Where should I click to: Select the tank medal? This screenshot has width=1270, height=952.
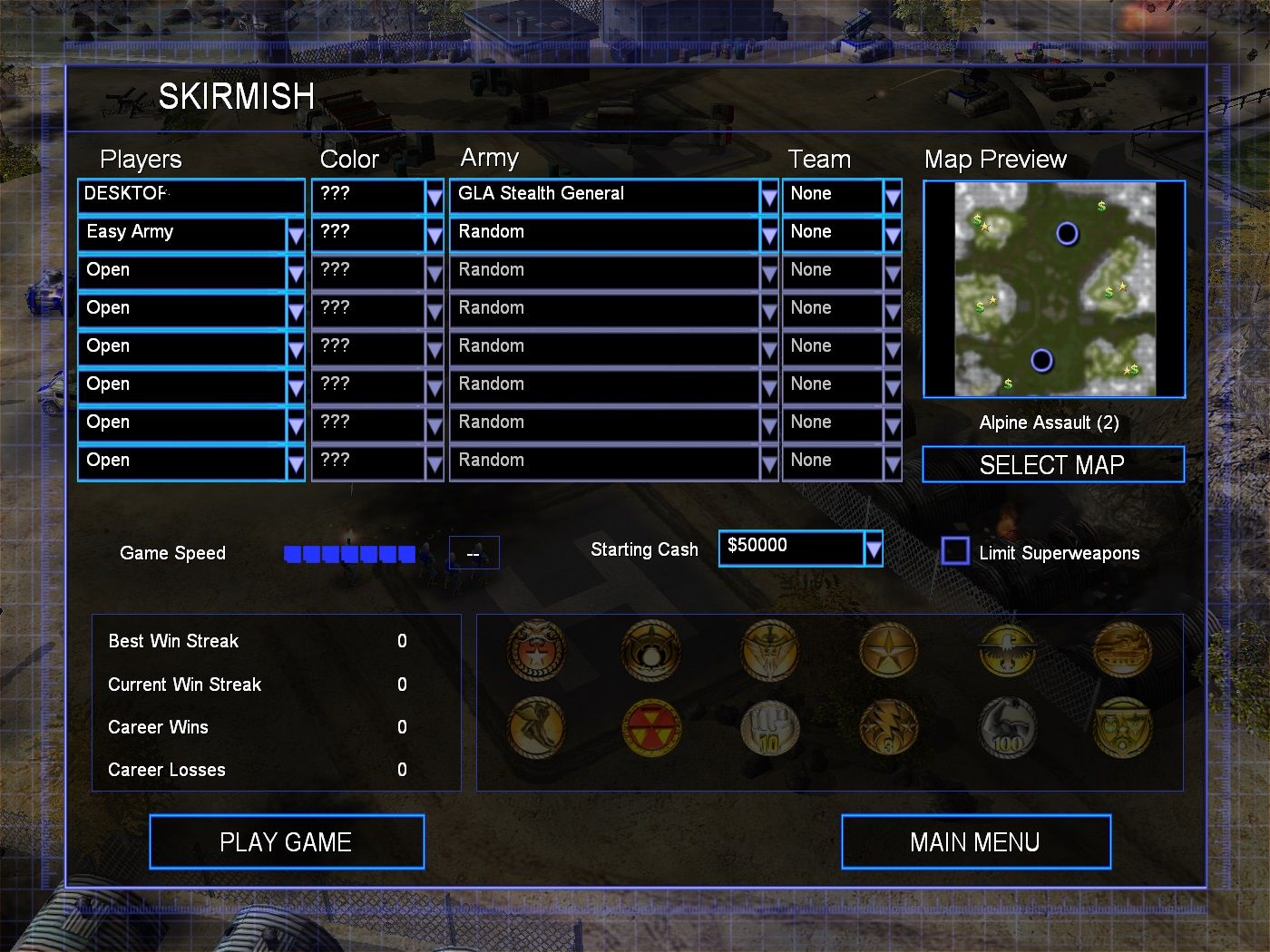coord(1122,649)
